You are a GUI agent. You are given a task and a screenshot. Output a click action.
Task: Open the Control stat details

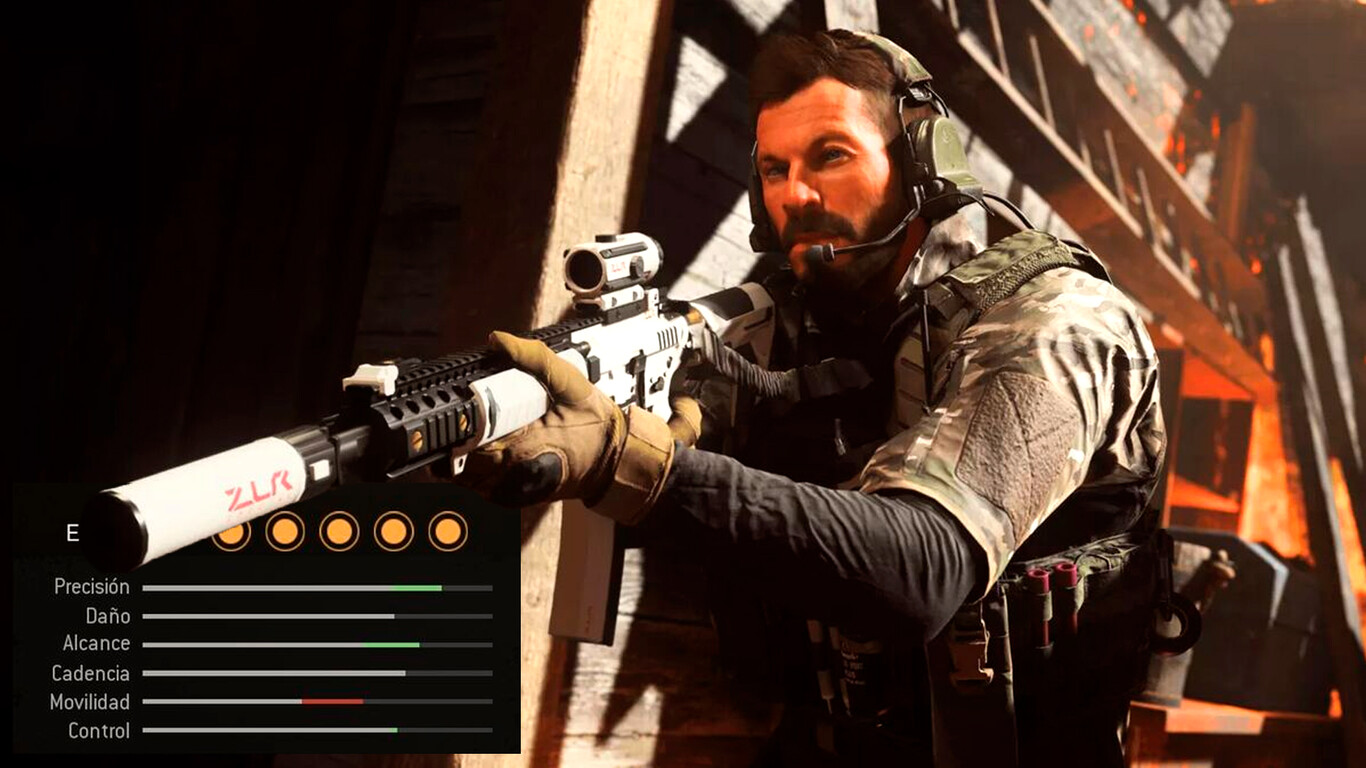(x=100, y=731)
